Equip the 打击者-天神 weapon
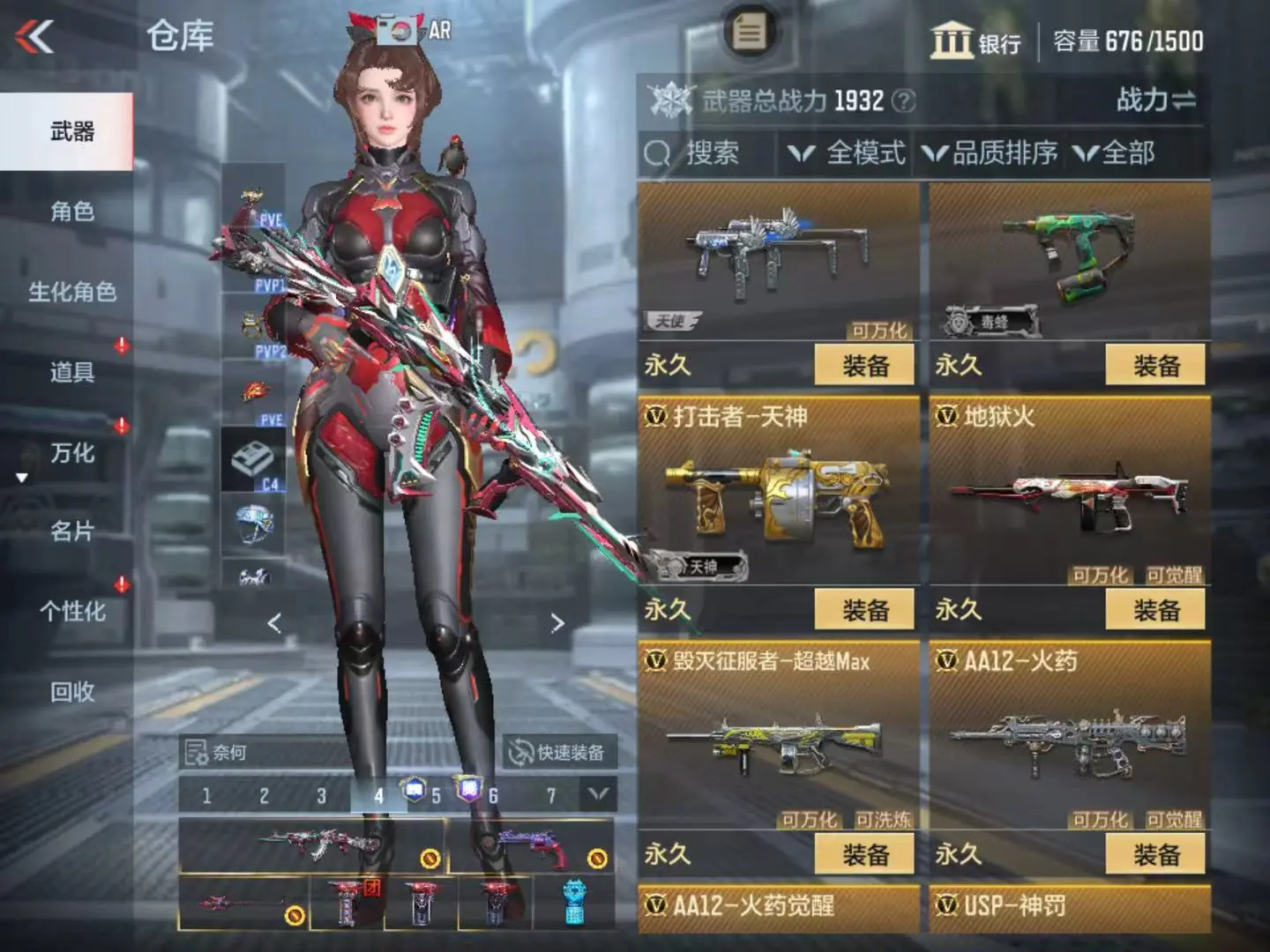The width and height of the screenshot is (1270, 952). (x=864, y=610)
